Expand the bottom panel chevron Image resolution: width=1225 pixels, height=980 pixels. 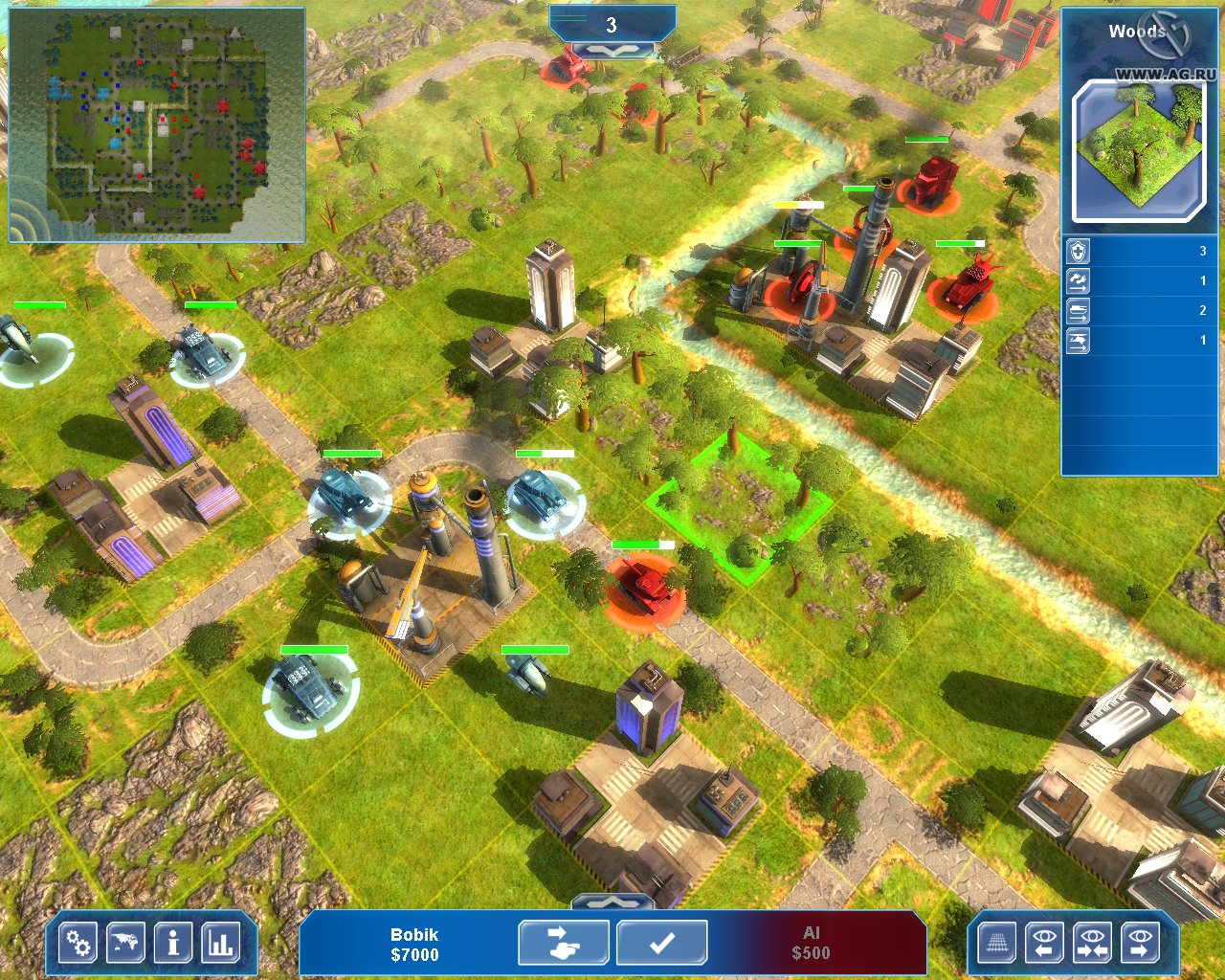[x=612, y=901]
